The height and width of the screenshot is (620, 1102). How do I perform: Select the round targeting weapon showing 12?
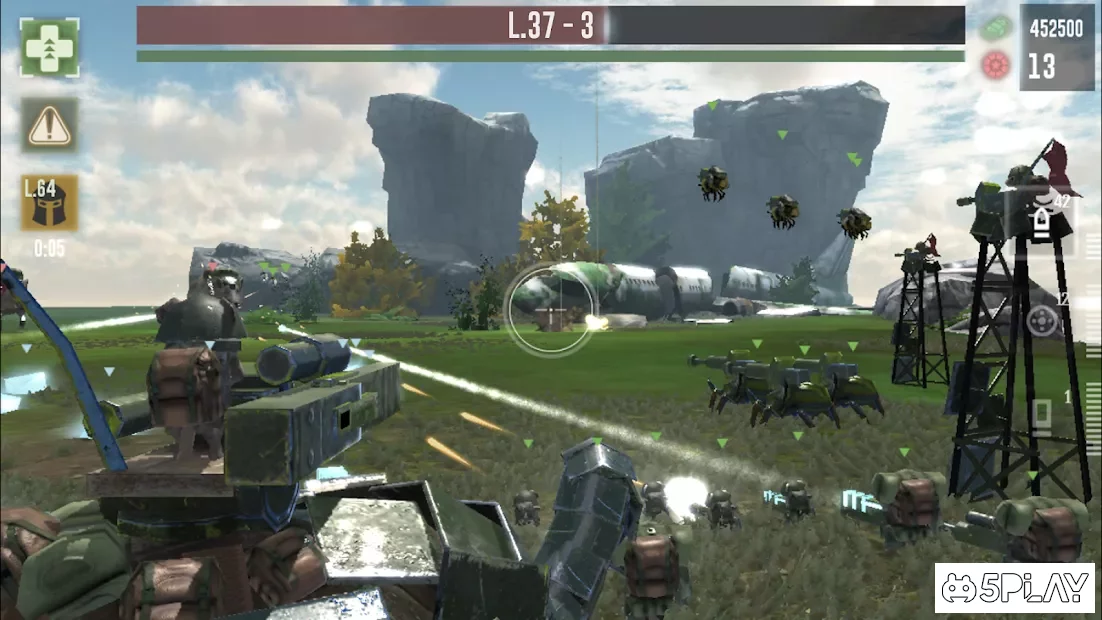pos(1043,321)
